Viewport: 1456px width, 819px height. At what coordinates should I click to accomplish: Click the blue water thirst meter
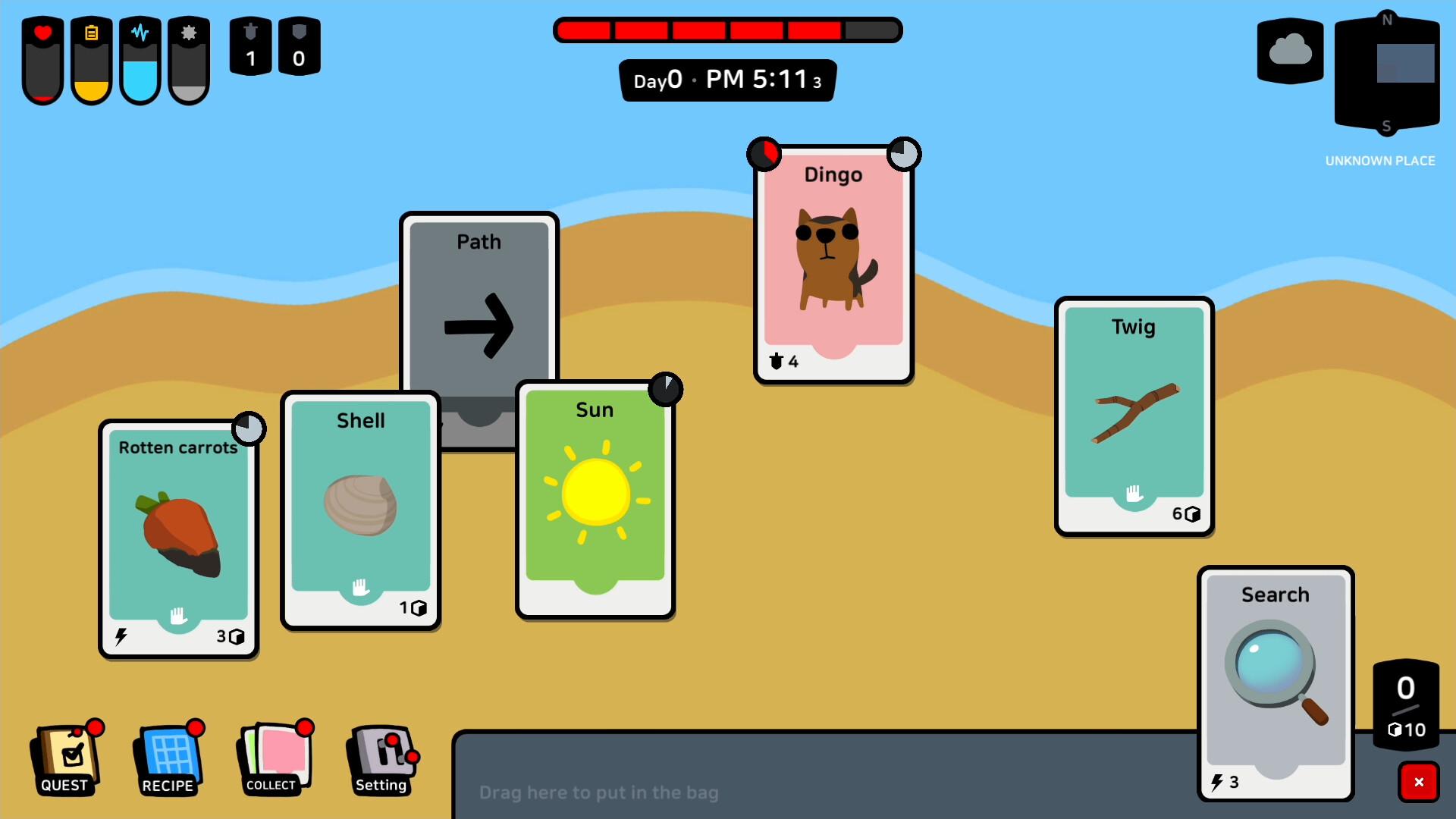140,59
